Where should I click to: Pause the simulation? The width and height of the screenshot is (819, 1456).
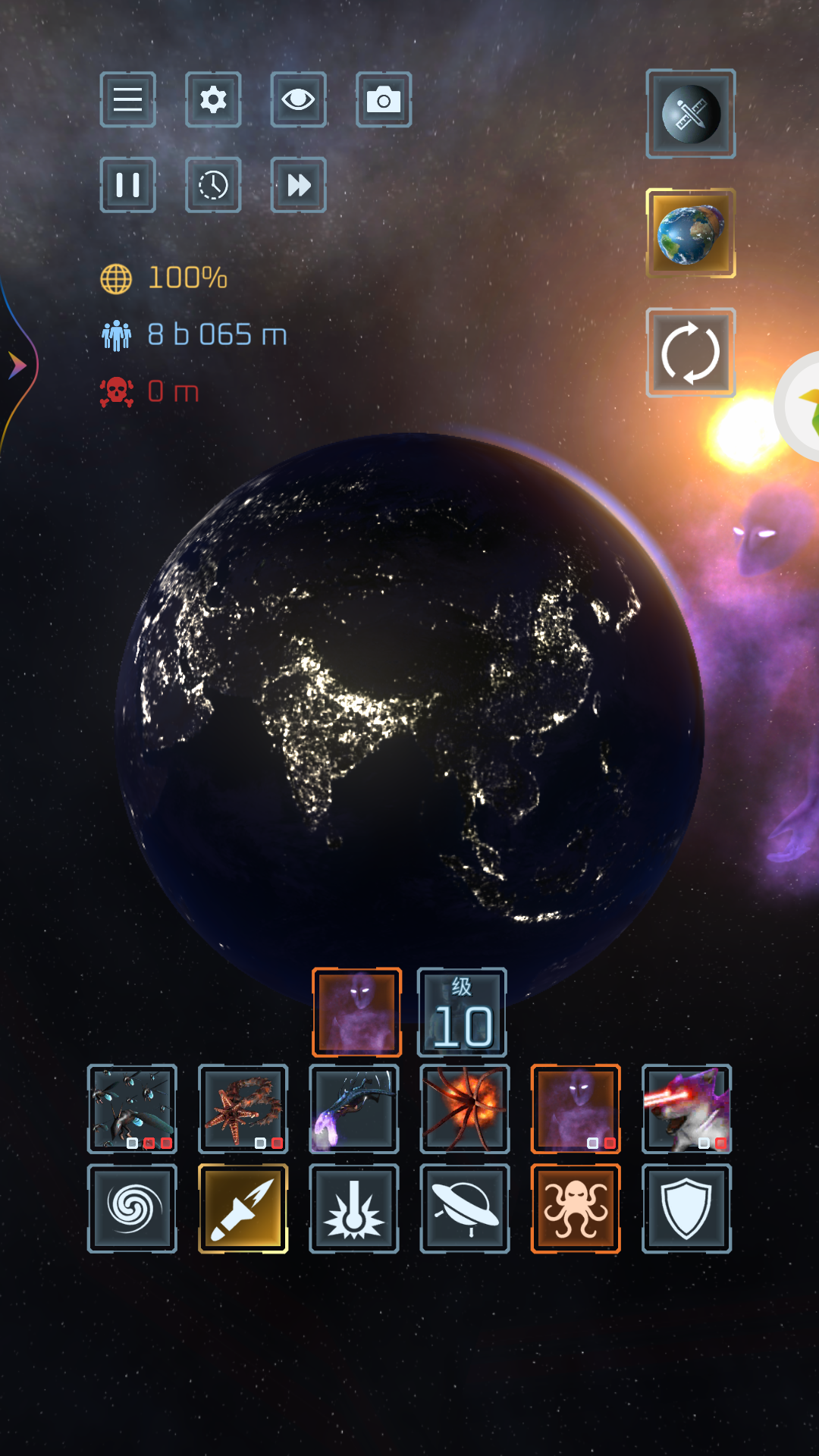127,184
